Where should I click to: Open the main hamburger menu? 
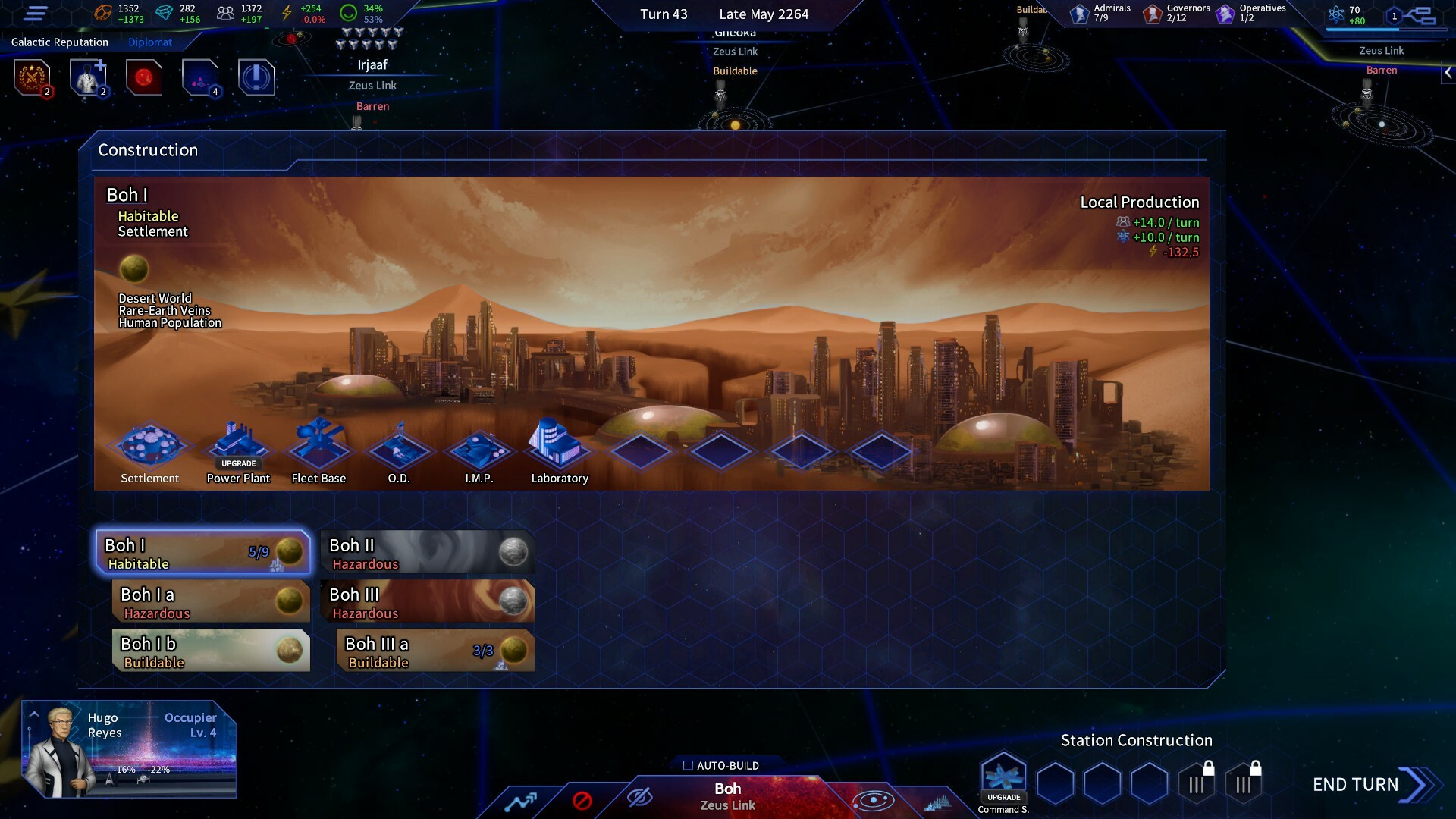tap(36, 14)
